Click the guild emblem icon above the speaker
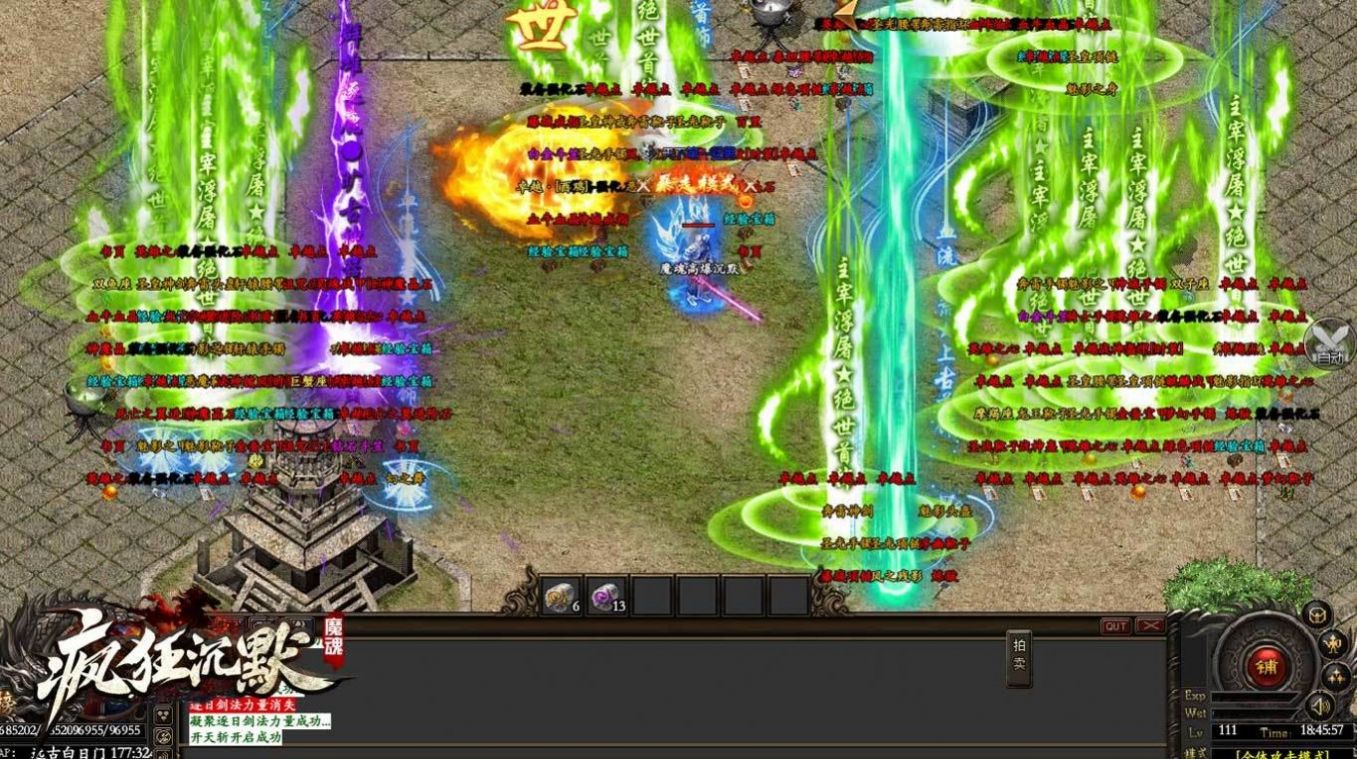Viewport: 1357px width, 759px height. pos(1316,615)
